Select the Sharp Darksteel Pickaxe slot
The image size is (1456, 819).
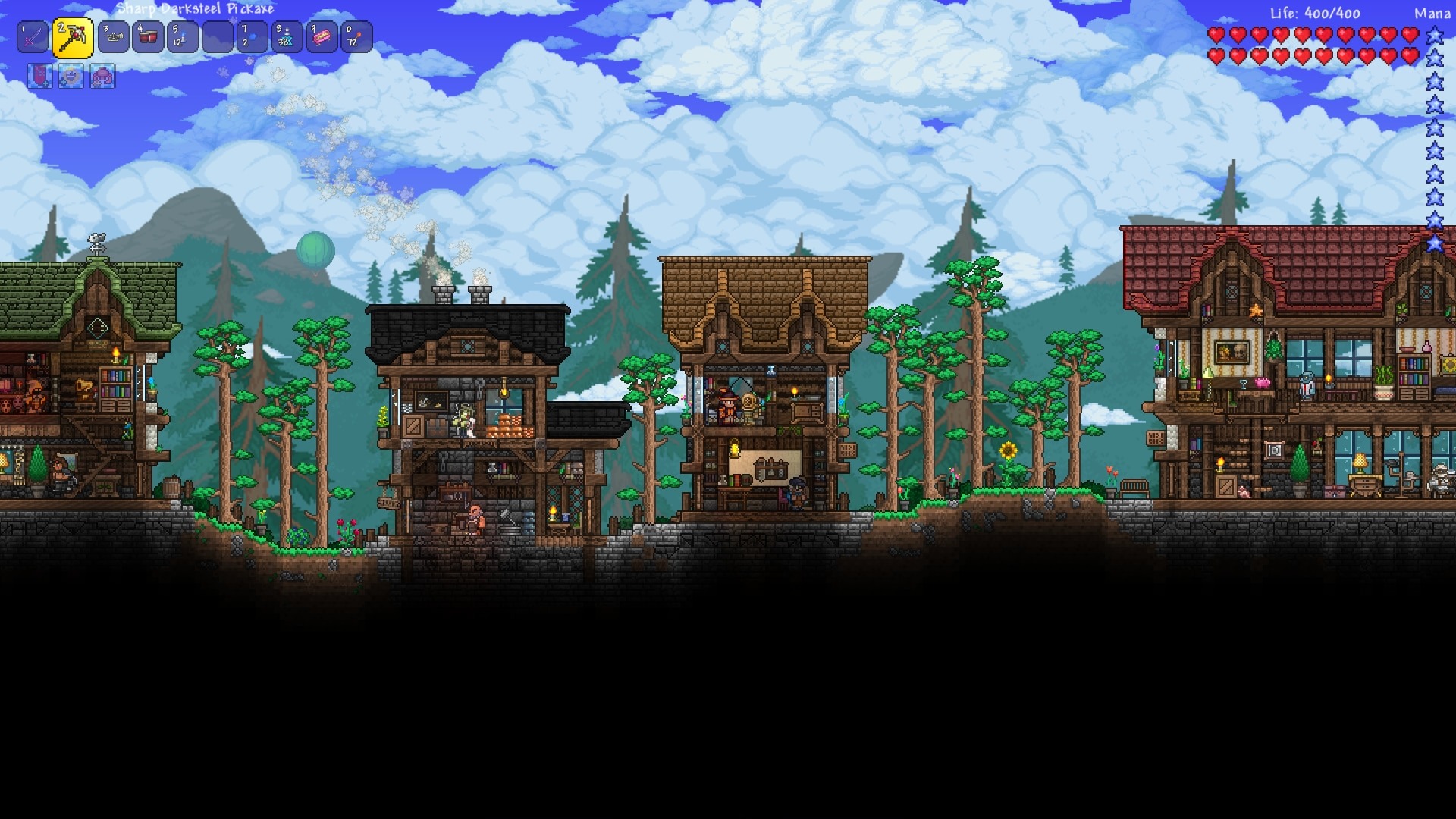tap(73, 38)
